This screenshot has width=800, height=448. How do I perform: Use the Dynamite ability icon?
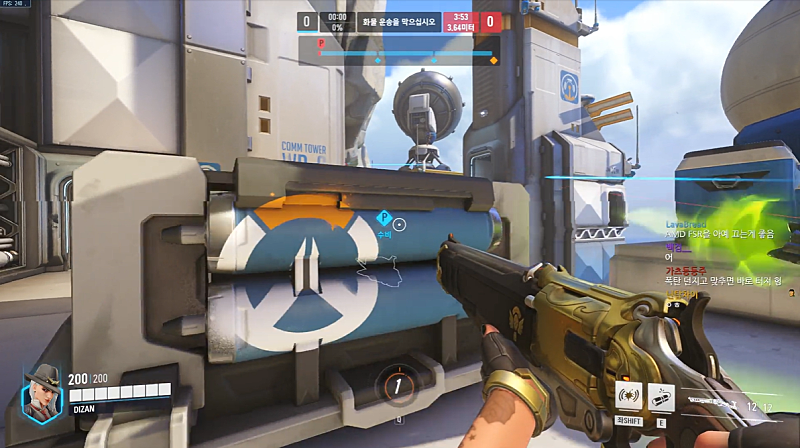[x=661, y=395]
